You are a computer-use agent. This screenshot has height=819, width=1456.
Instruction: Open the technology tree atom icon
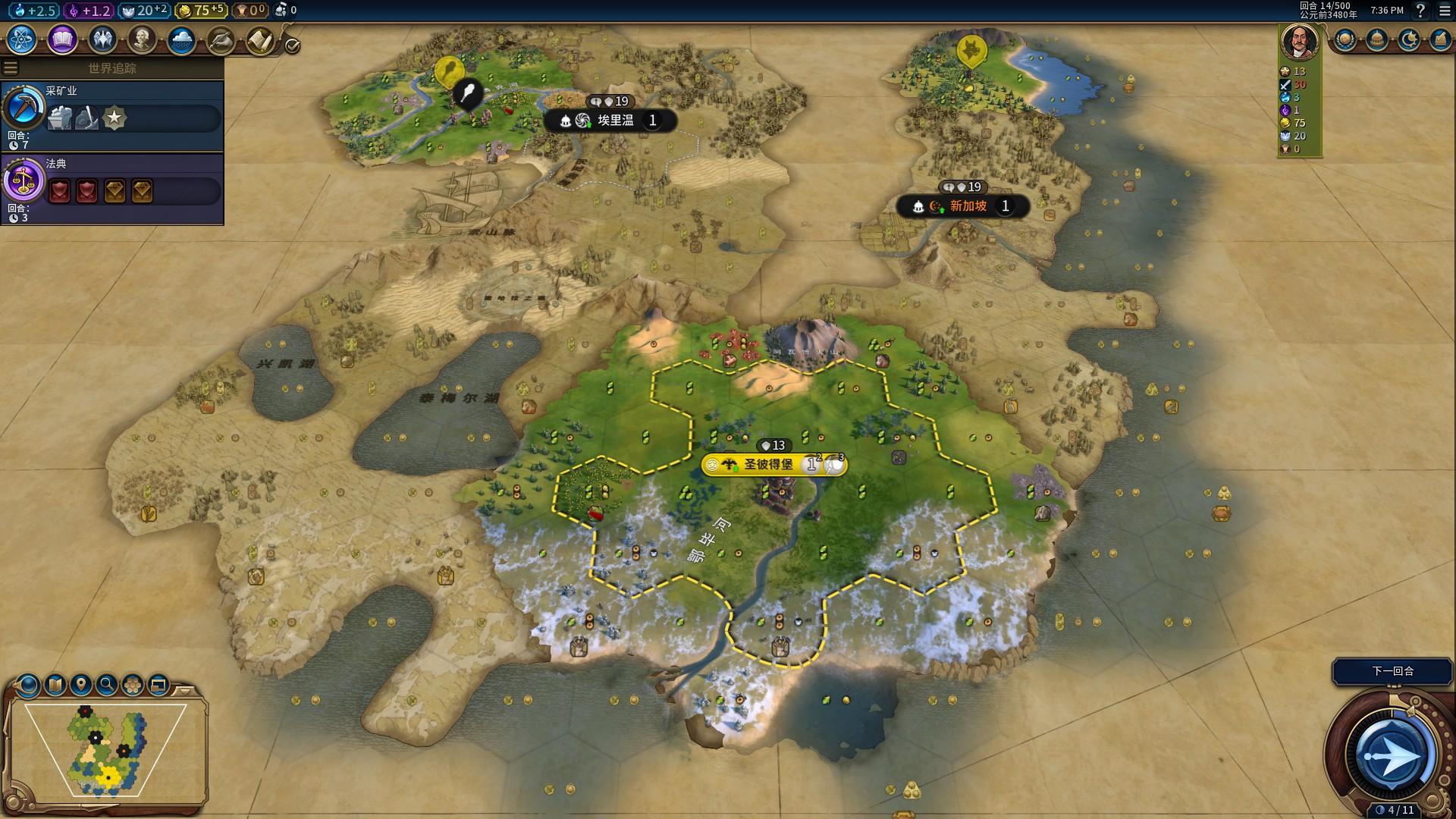pyautogui.click(x=21, y=39)
